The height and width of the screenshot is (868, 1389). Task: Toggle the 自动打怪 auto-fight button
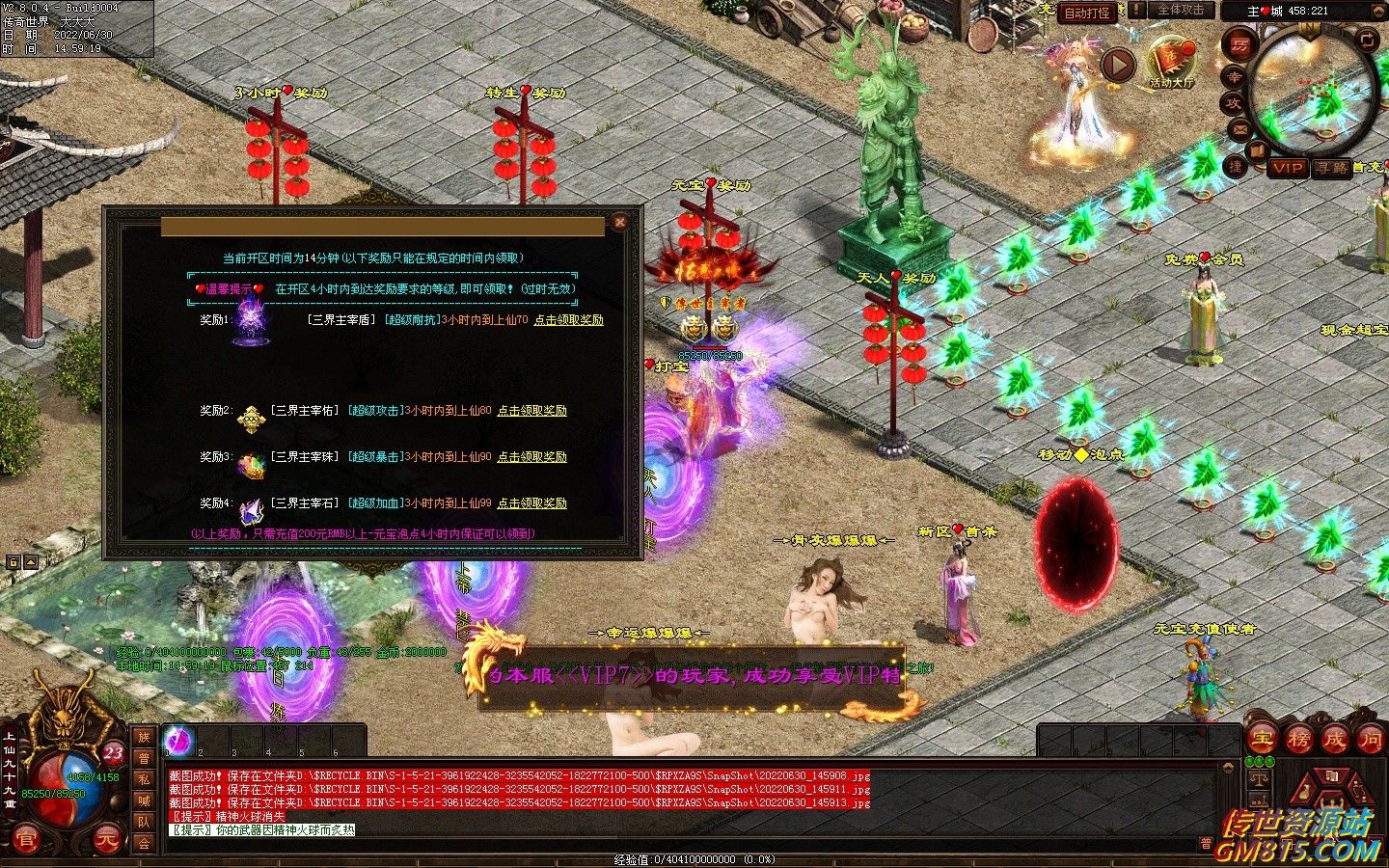point(1087,13)
